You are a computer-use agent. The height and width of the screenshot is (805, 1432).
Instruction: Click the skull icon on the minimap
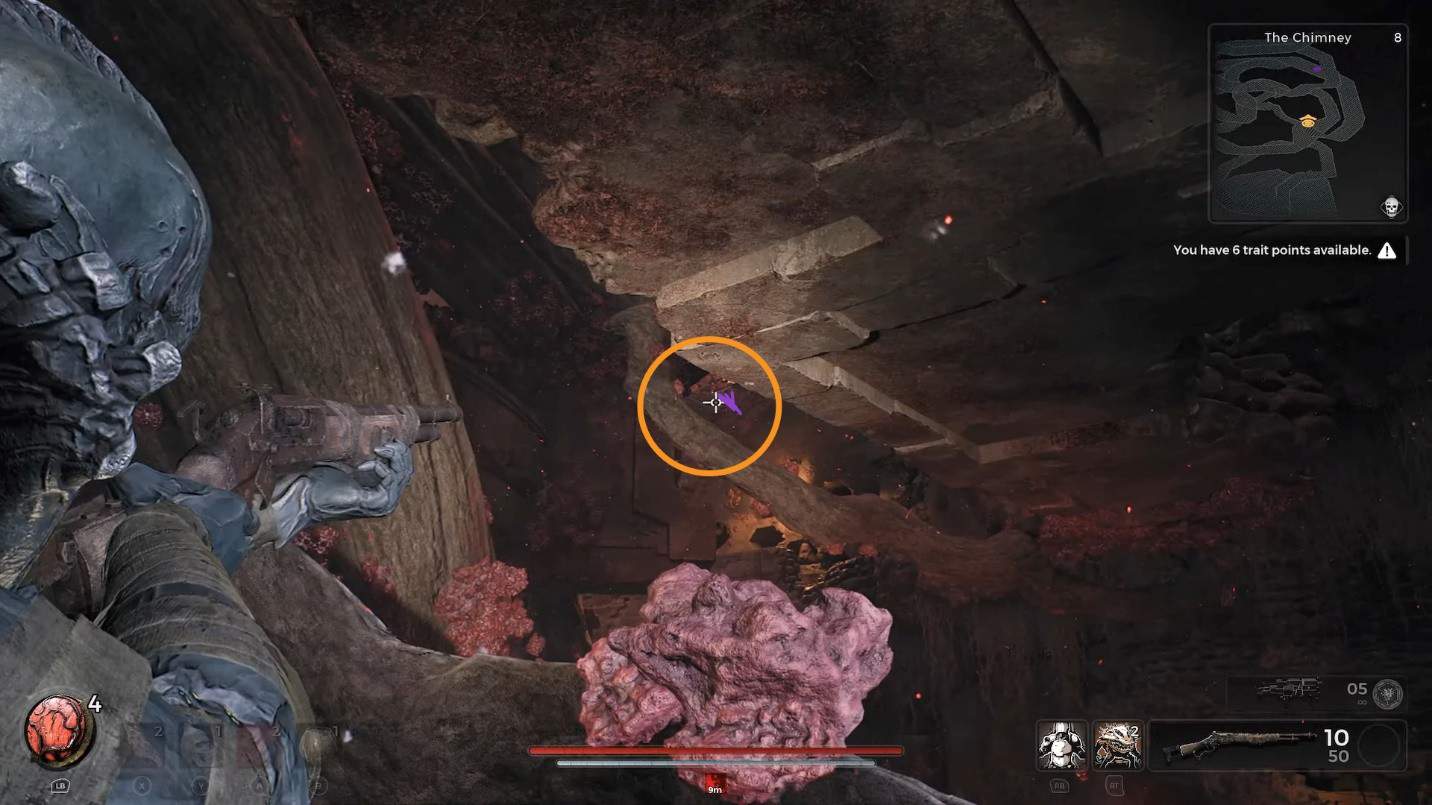[x=1389, y=207]
